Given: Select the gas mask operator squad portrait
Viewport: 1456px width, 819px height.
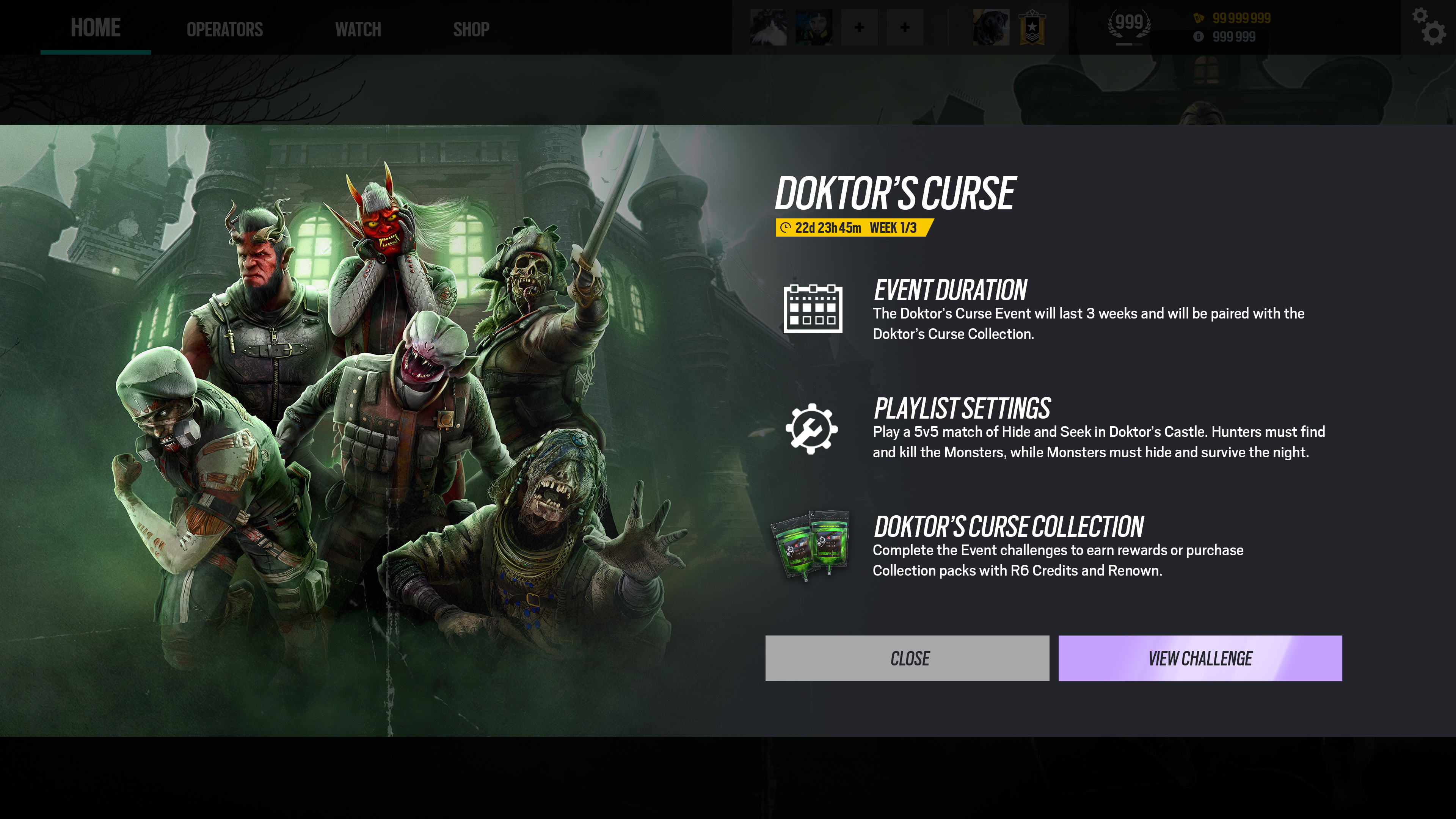Looking at the screenshot, I should pos(813,27).
